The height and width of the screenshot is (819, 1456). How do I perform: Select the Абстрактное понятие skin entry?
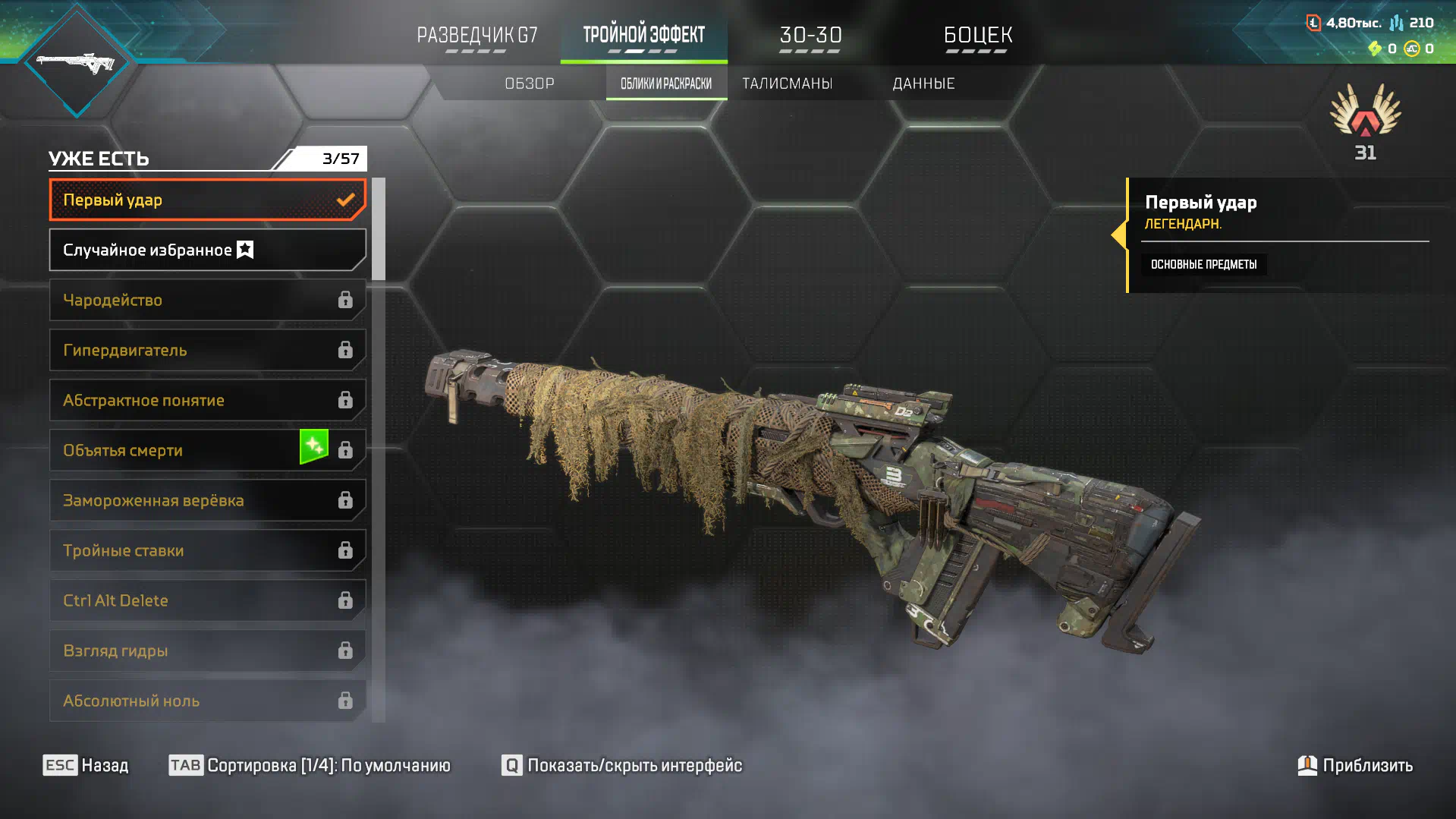206,400
